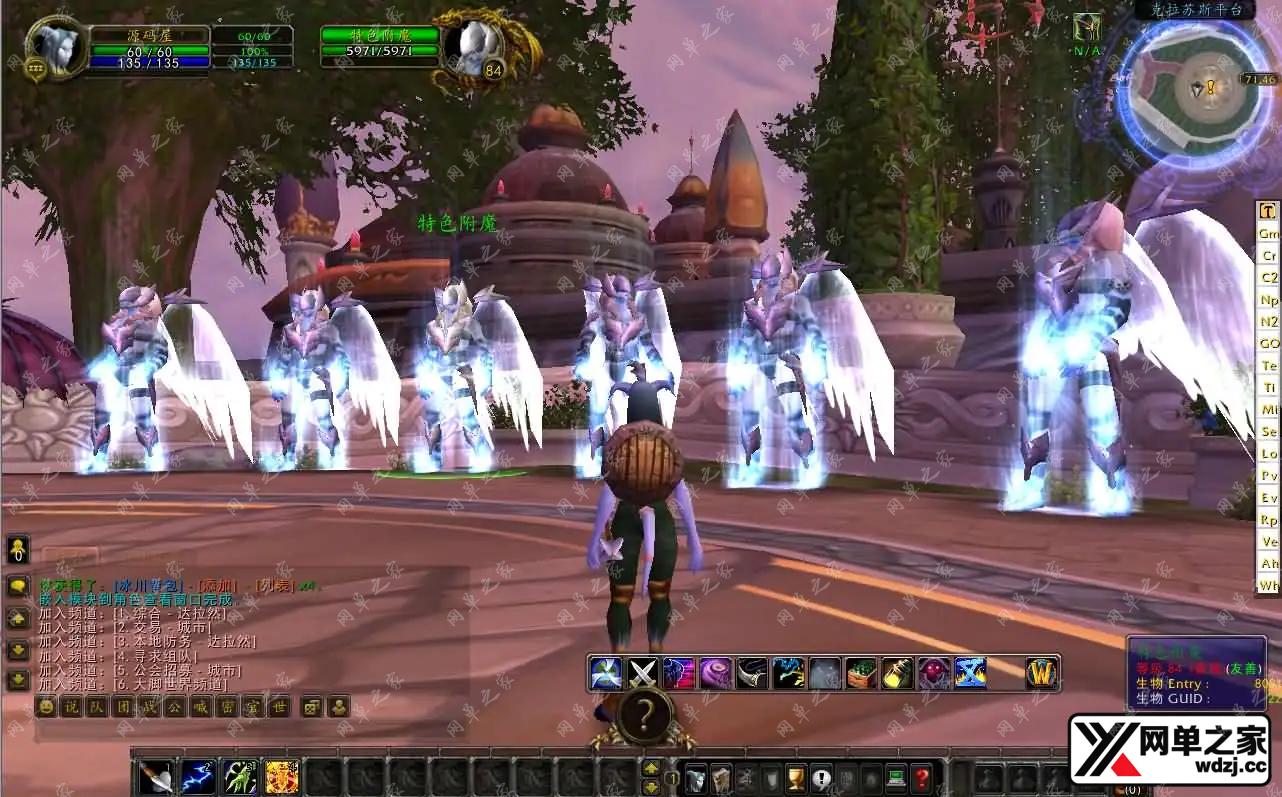Open the achievements trophy cup button
The height and width of the screenshot is (797, 1282).
pyautogui.click(x=796, y=777)
